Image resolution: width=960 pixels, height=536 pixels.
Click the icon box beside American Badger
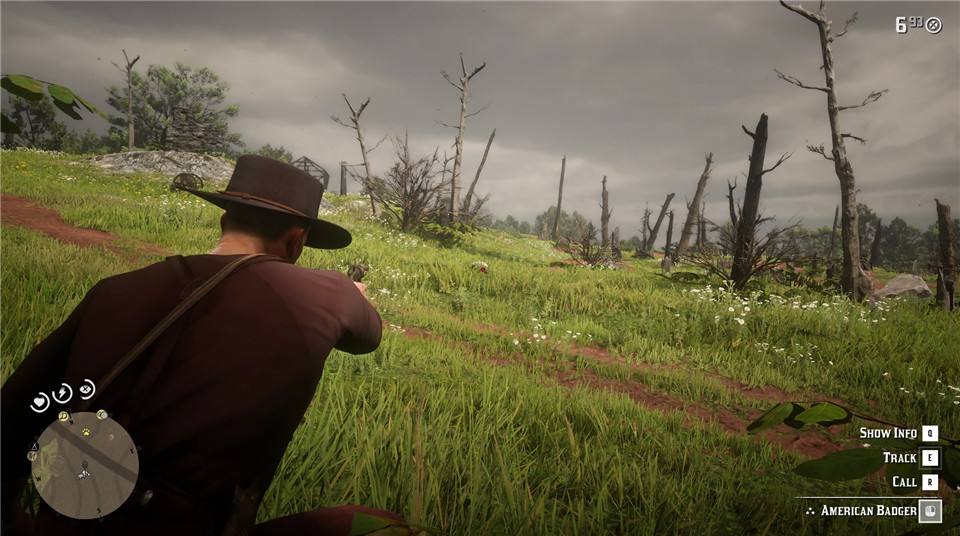point(930,510)
